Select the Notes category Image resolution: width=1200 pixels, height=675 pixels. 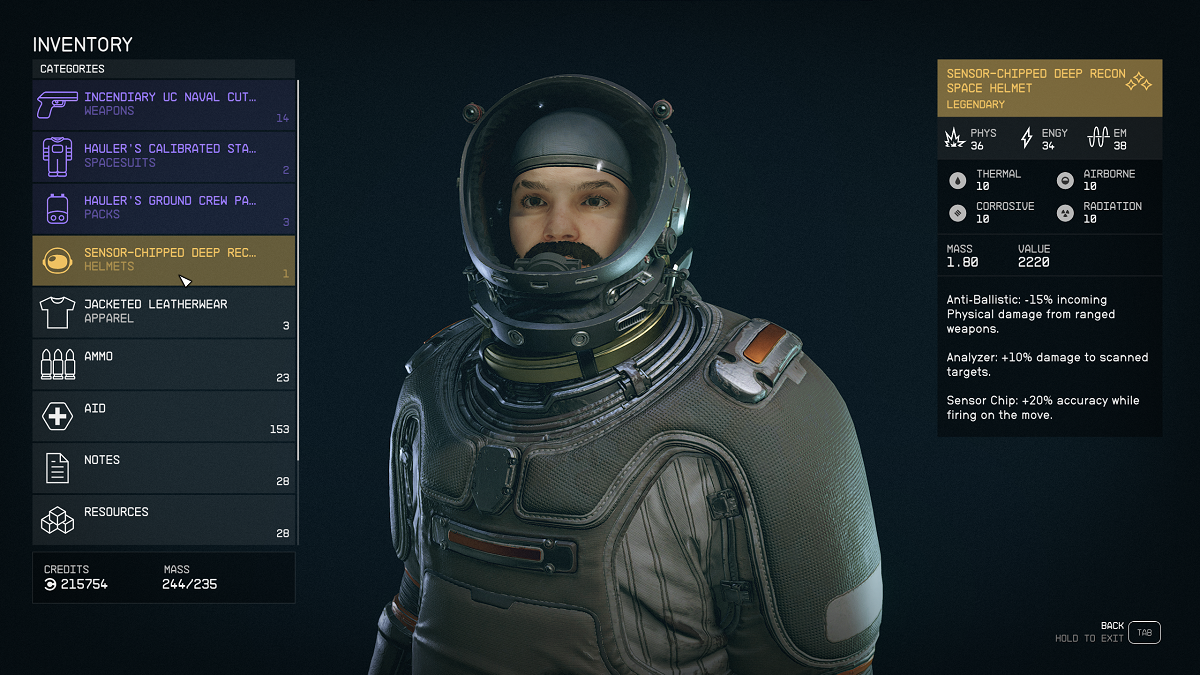[164, 468]
